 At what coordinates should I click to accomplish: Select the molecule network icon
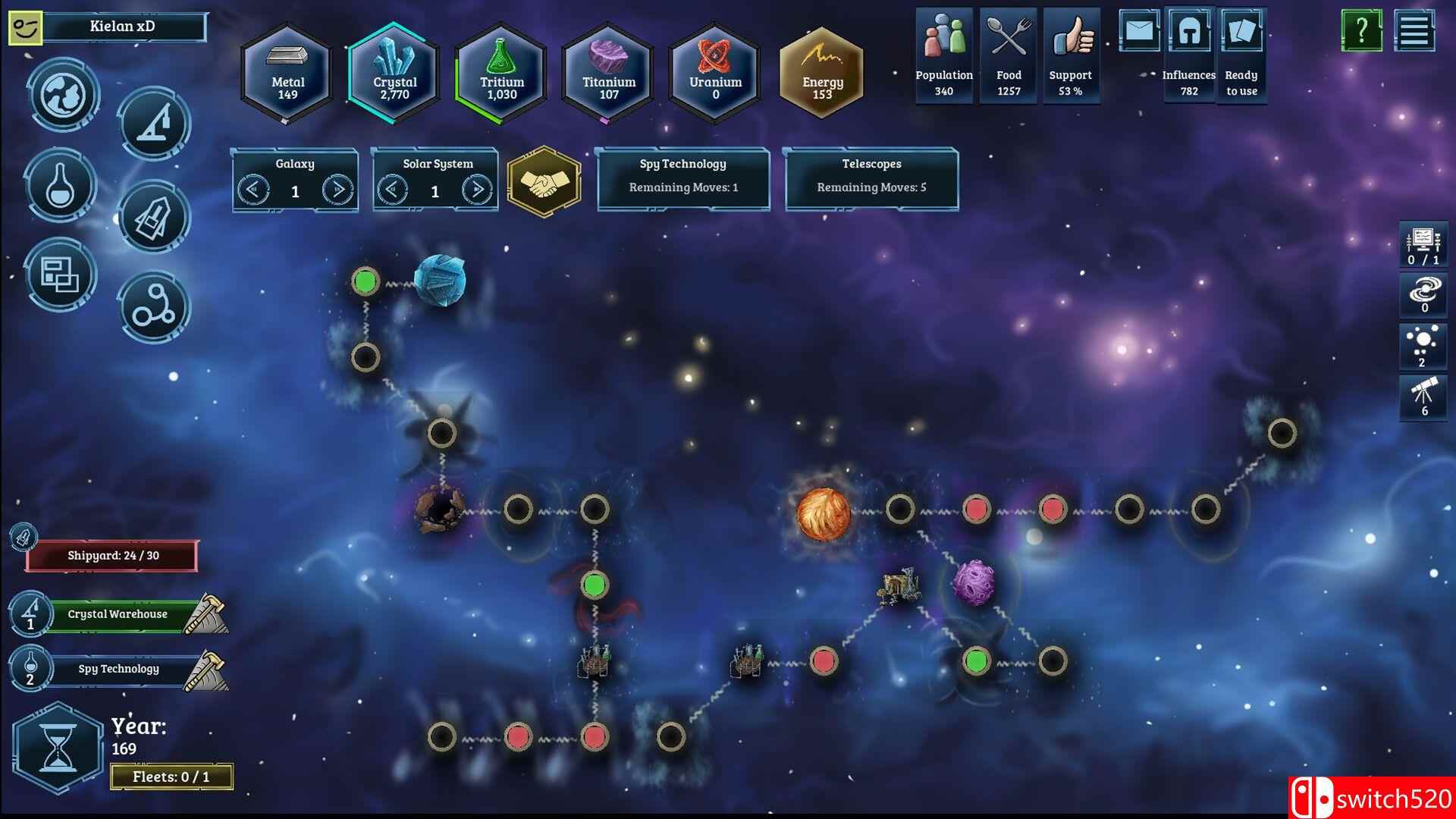154,306
